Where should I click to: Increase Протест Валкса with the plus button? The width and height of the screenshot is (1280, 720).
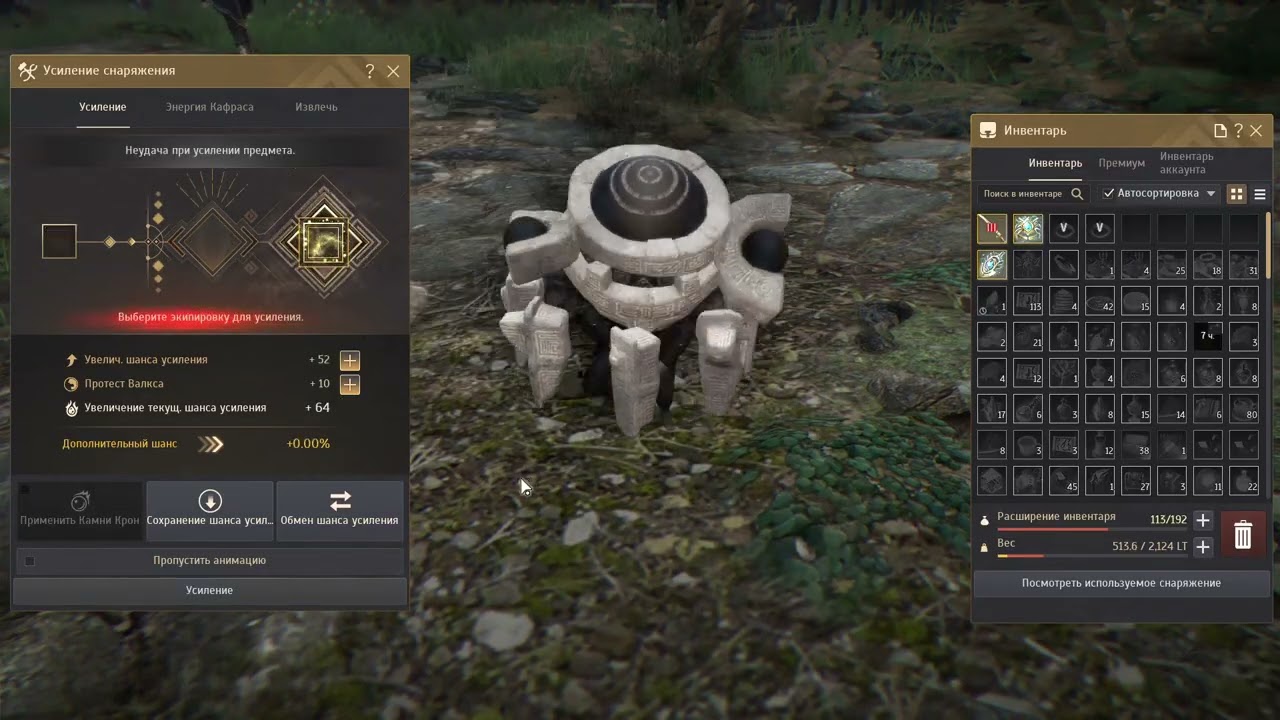point(350,384)
